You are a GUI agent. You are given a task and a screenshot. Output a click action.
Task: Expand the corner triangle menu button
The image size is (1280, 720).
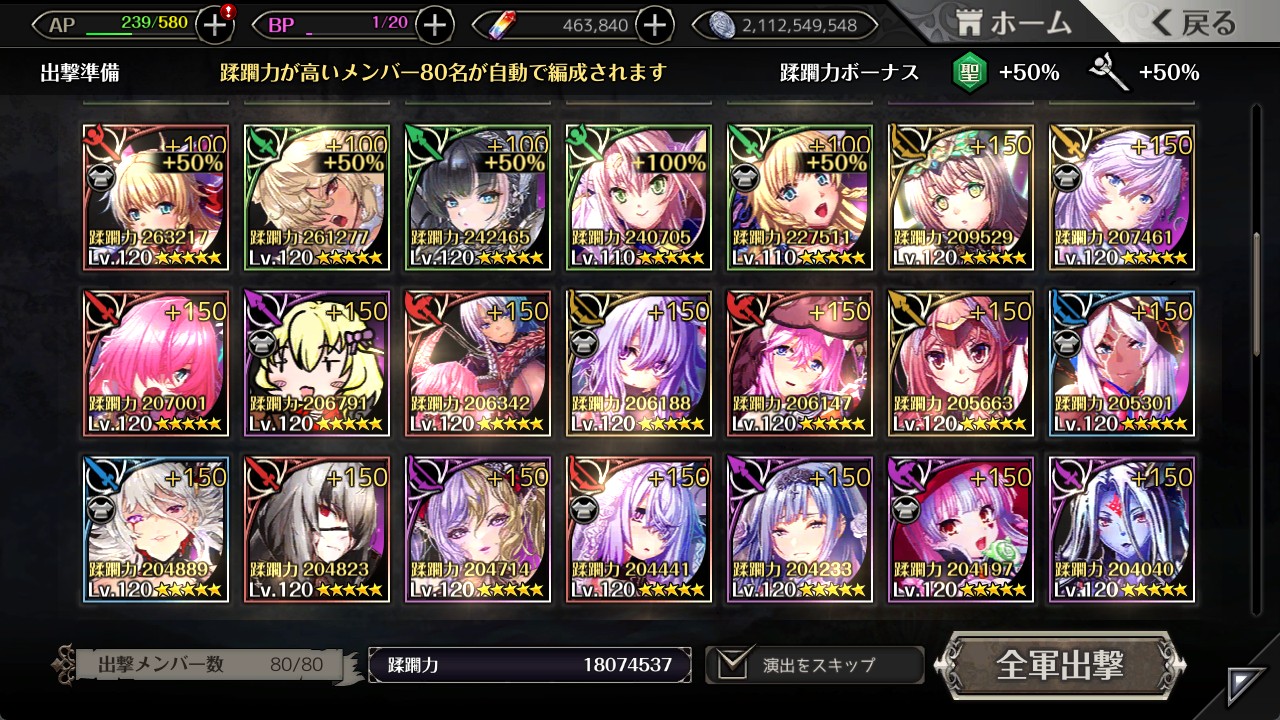(x=1247, y=686)
